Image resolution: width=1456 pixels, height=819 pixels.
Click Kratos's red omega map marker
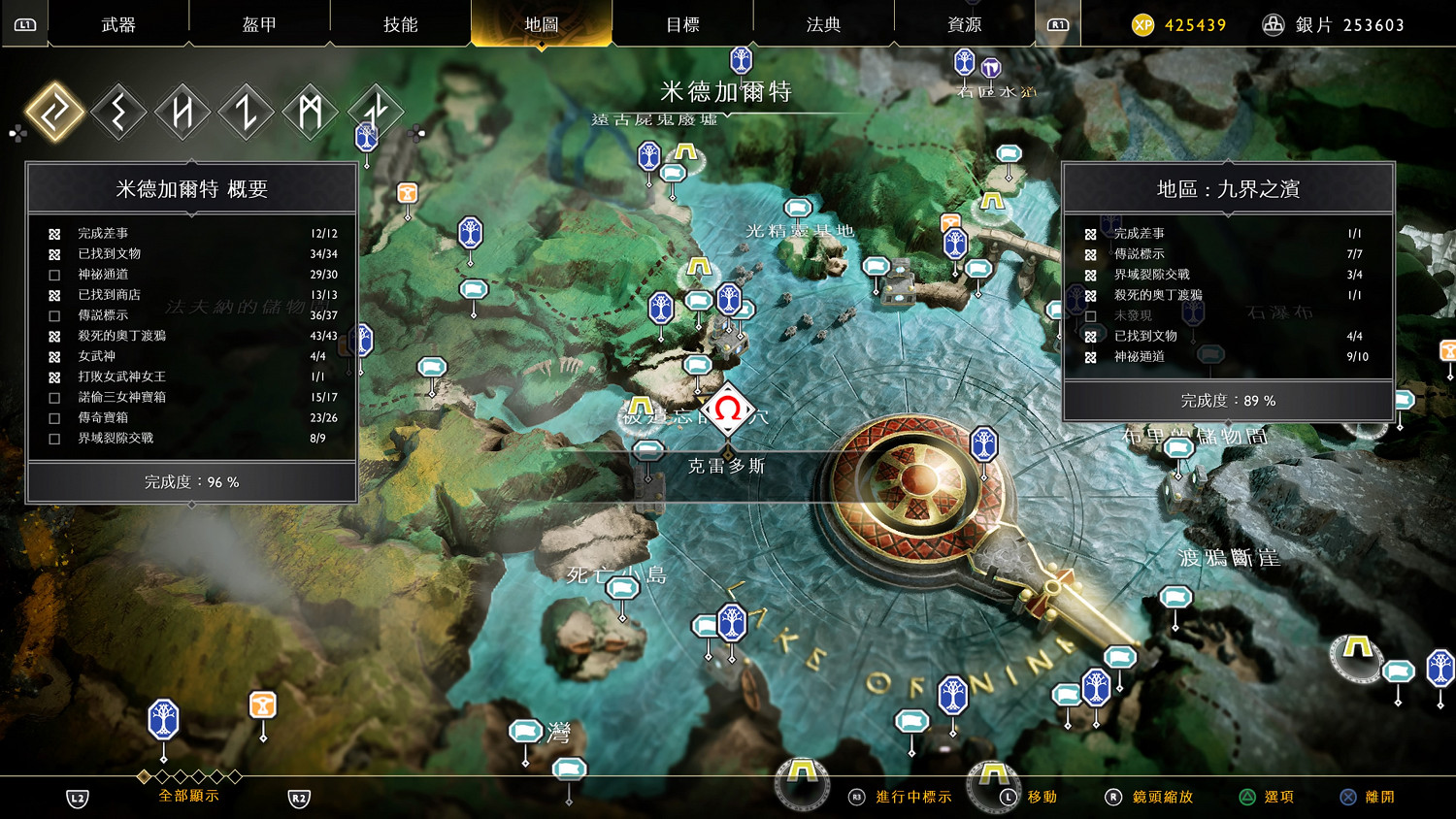pyautogui.click(x=728, y=410)
